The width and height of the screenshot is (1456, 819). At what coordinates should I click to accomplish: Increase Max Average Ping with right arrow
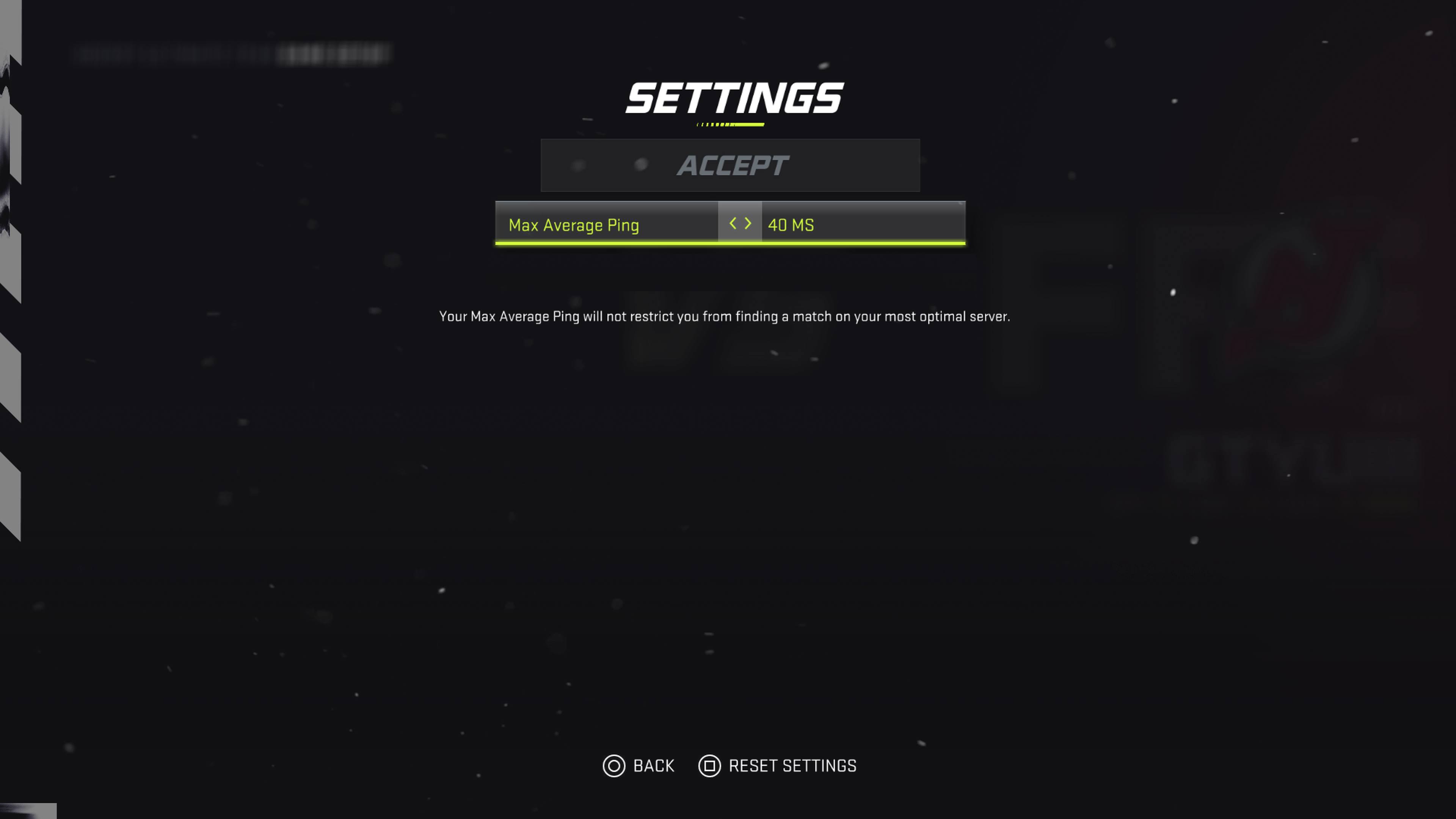click(748, 224)
